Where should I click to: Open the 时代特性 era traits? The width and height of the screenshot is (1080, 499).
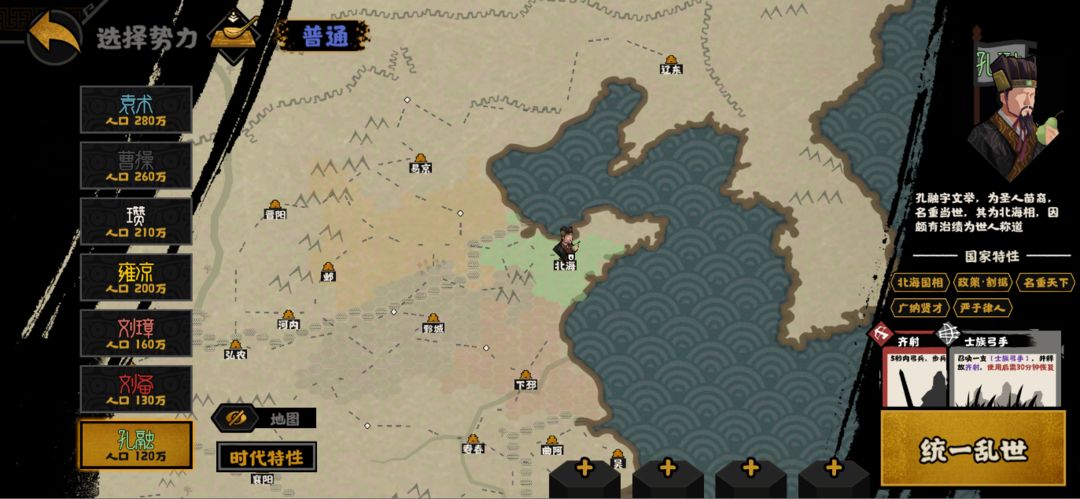pyautogui.click(x=266, y=457)
